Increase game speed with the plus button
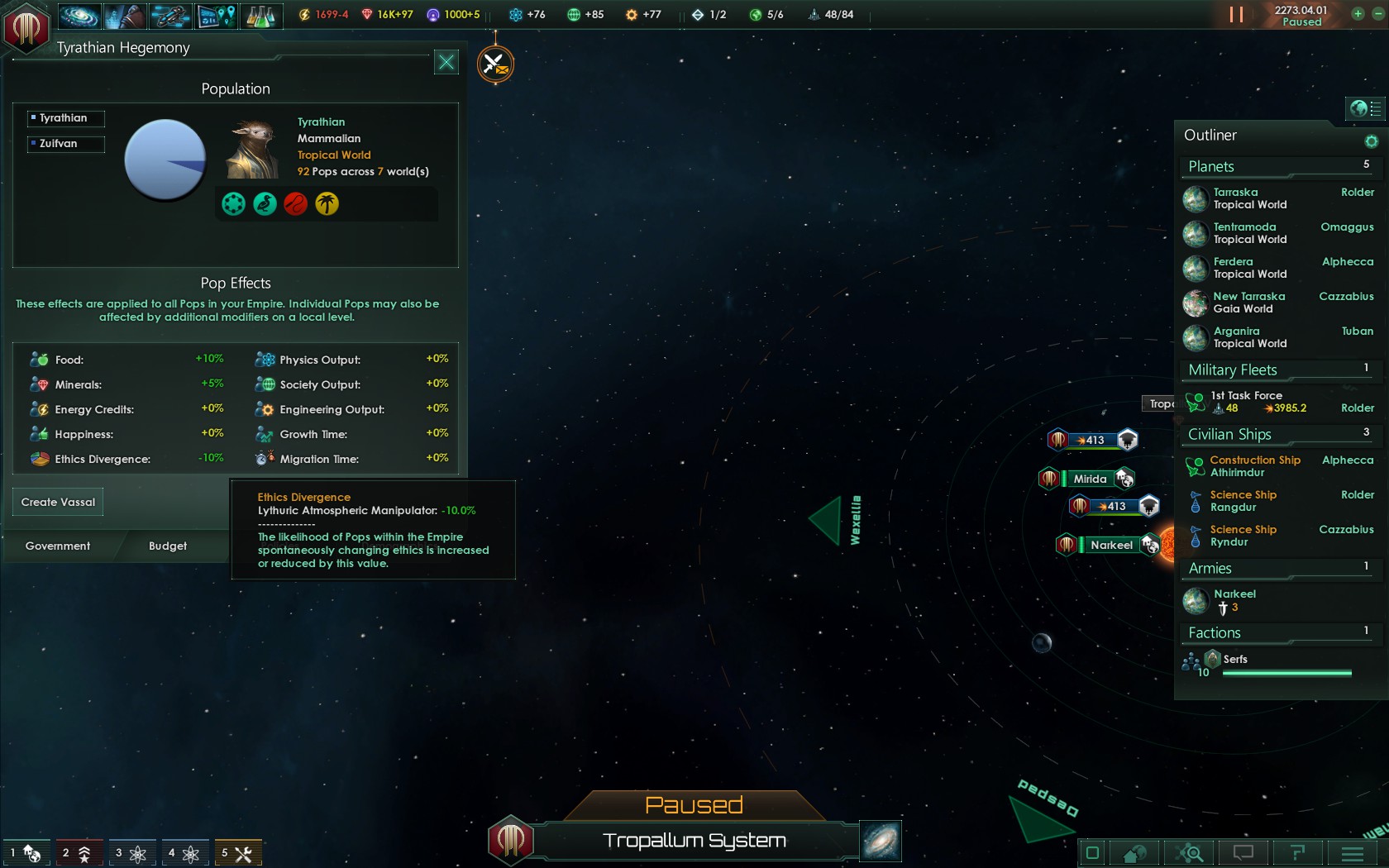Image resolution: width=1389 pixels, height=868 pixels. pyautogui.click(x=1358, y=14)
